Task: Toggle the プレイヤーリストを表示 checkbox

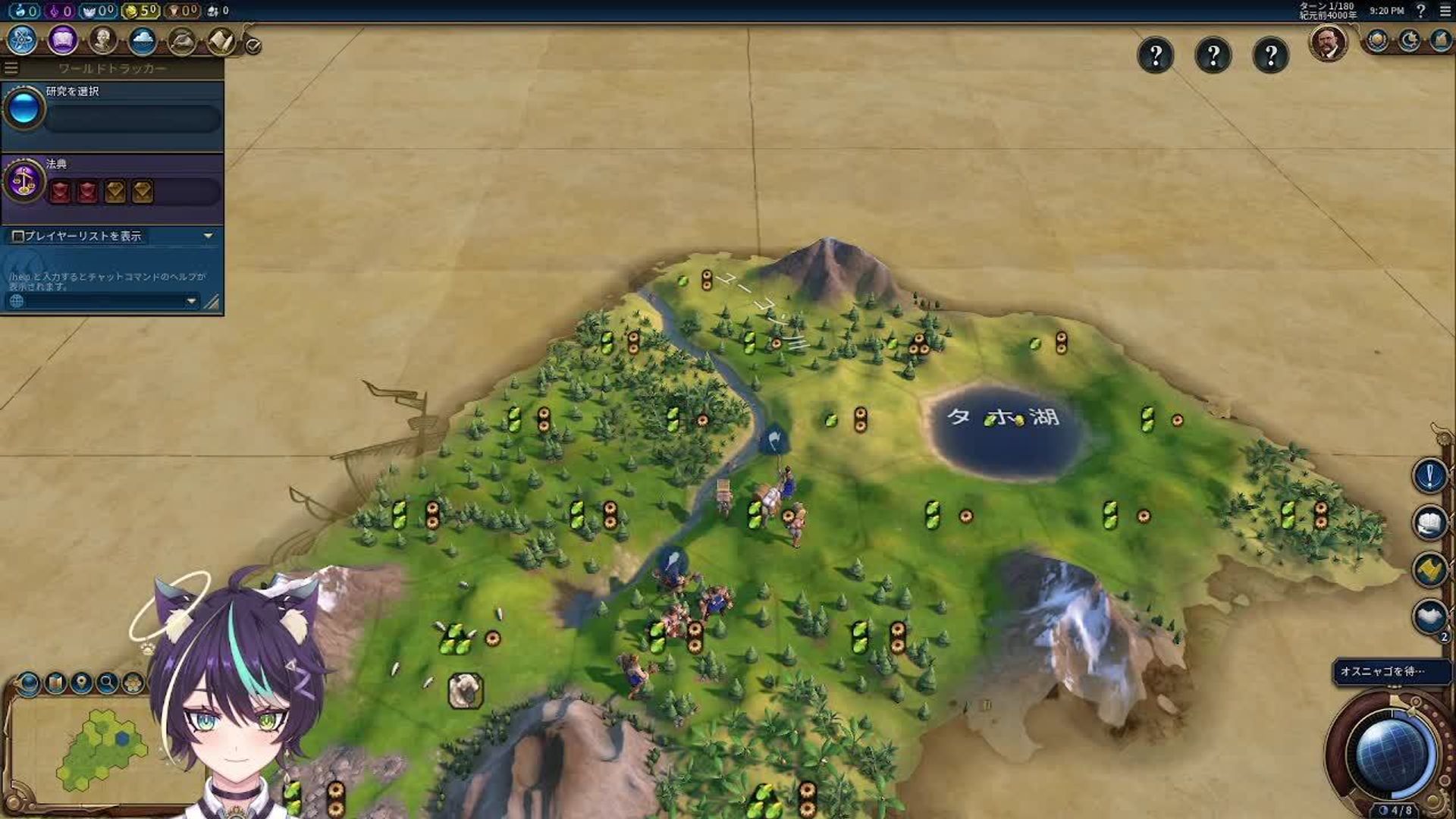Action: [x=18, y=236]
